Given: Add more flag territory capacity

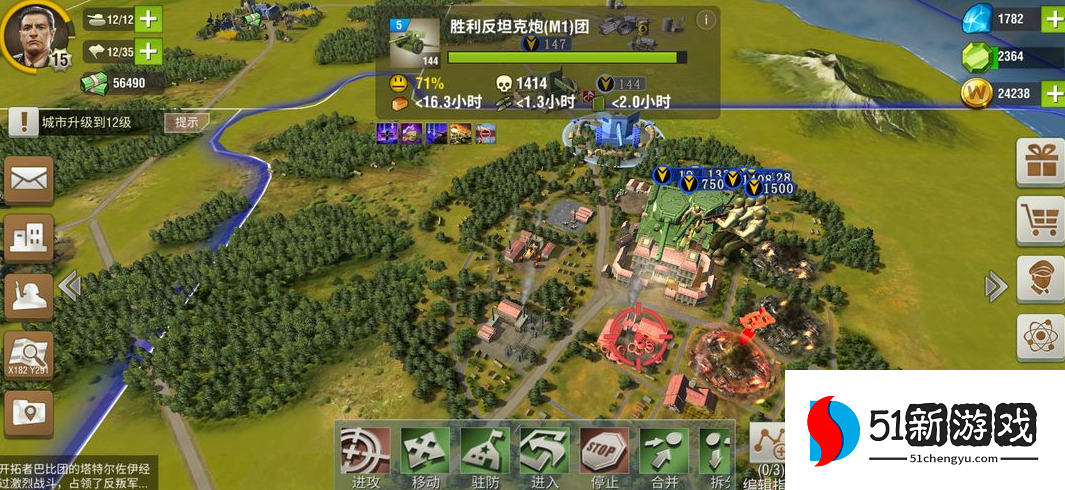Looking at the screenshot, I should click(147, 51).
